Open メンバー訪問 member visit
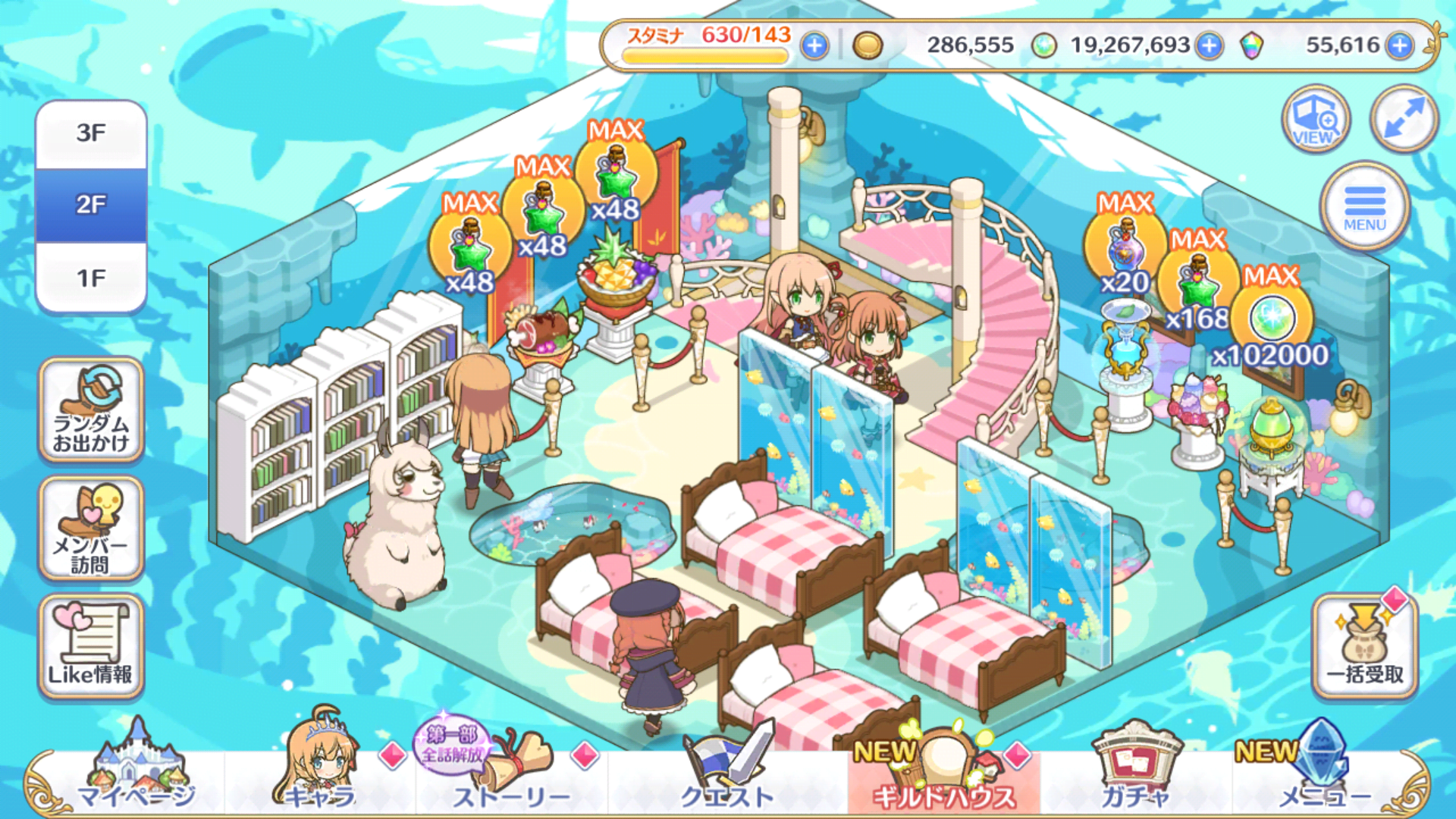Screen dimensions: 1456x819 point(91,529)
